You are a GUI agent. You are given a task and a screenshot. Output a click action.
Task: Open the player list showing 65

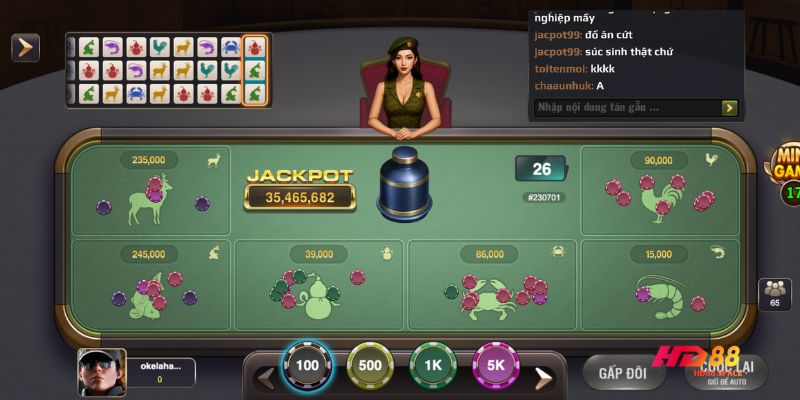(774, 296)
